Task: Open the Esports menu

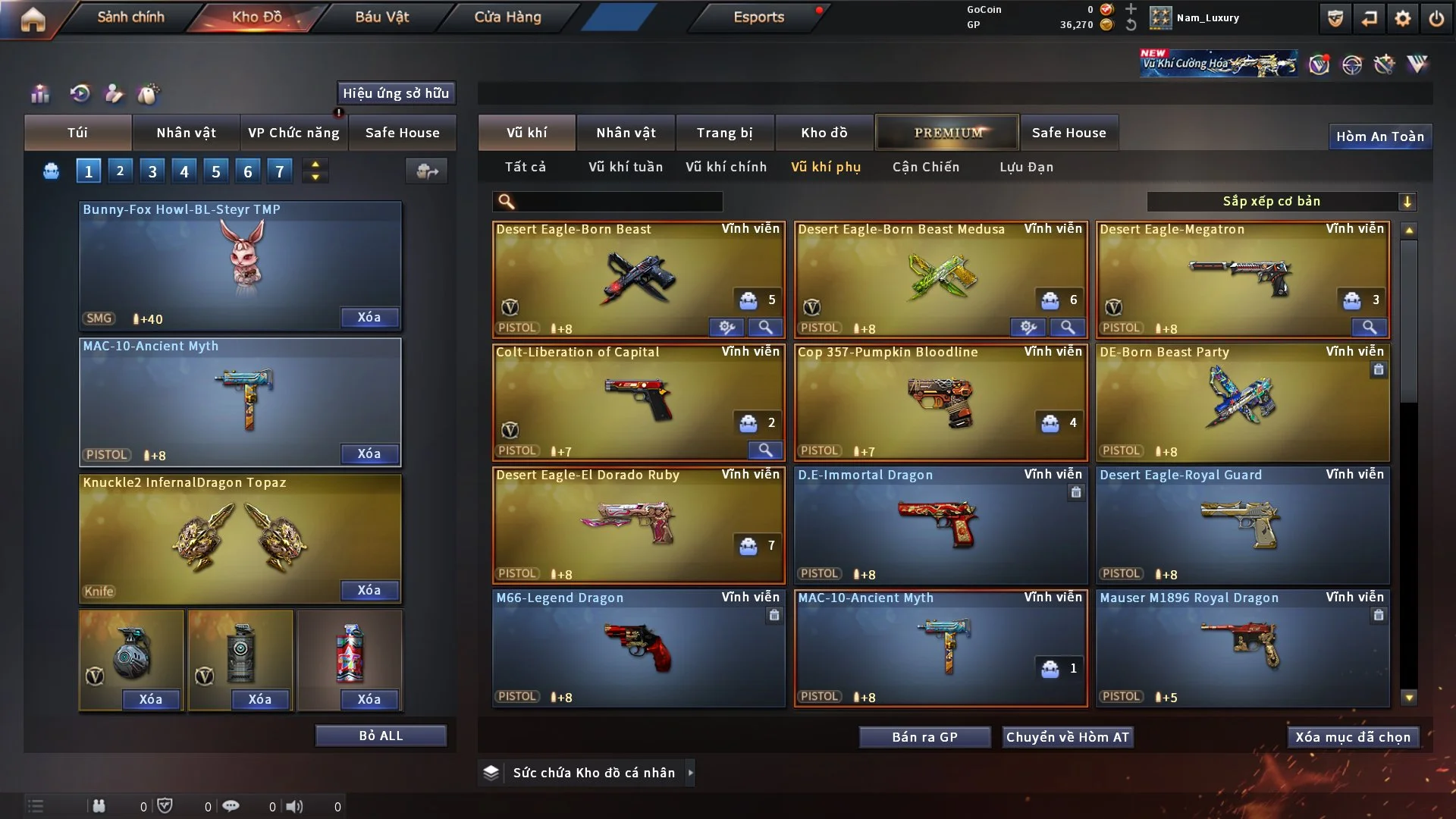Action: pos(758,17)
